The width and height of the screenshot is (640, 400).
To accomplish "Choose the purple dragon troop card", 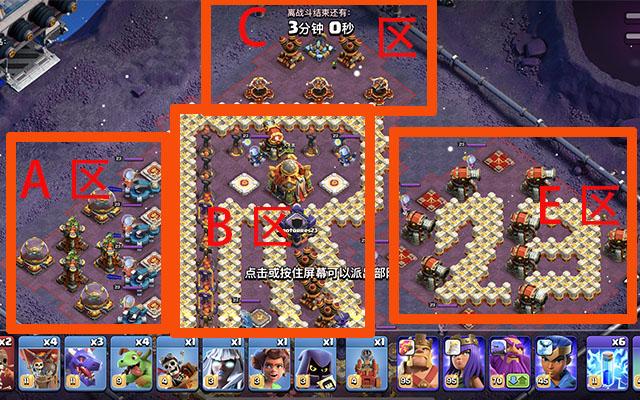I will point(82,367).
